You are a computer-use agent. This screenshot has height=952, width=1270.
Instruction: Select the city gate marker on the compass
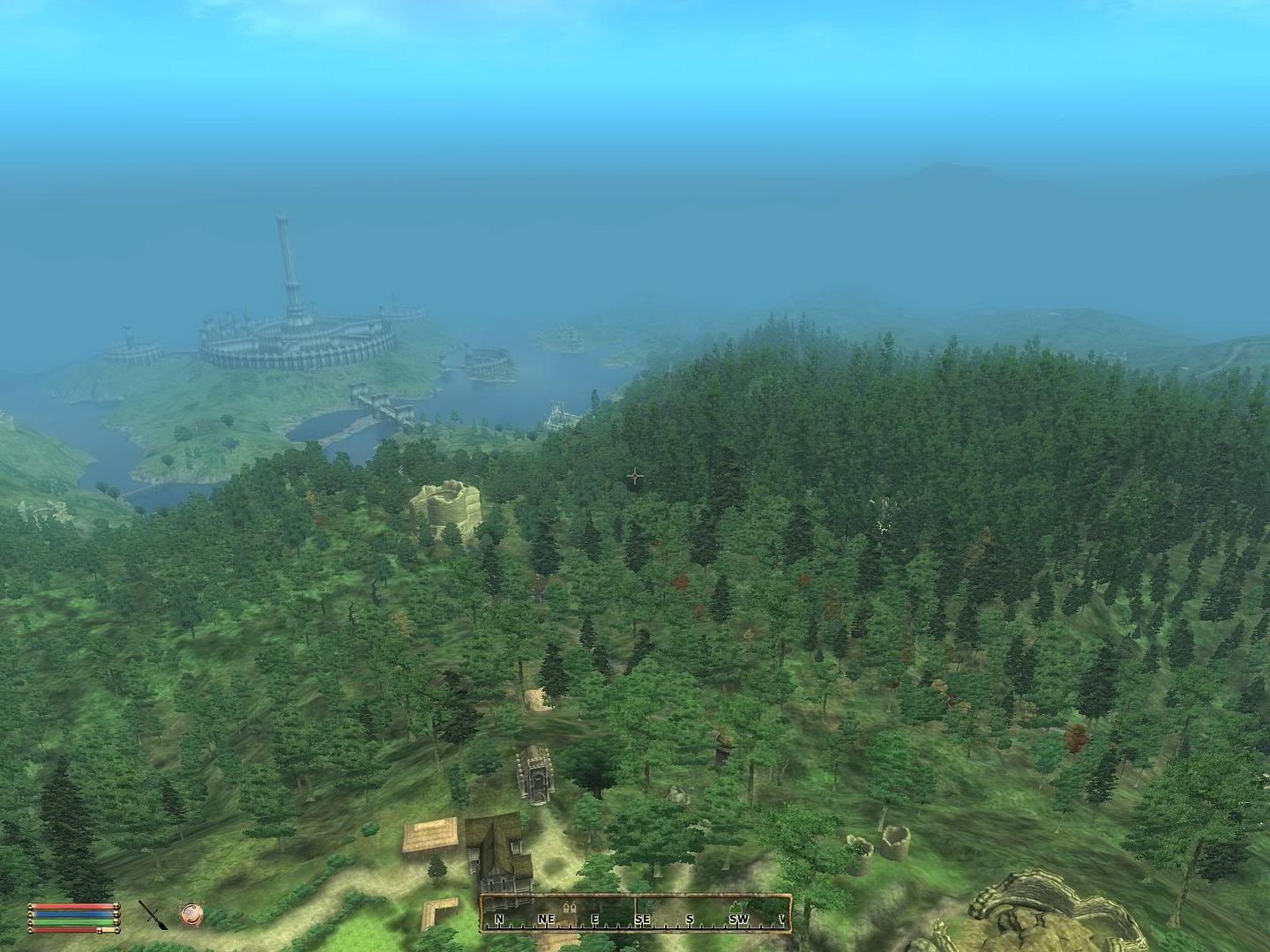coord(569,906)
